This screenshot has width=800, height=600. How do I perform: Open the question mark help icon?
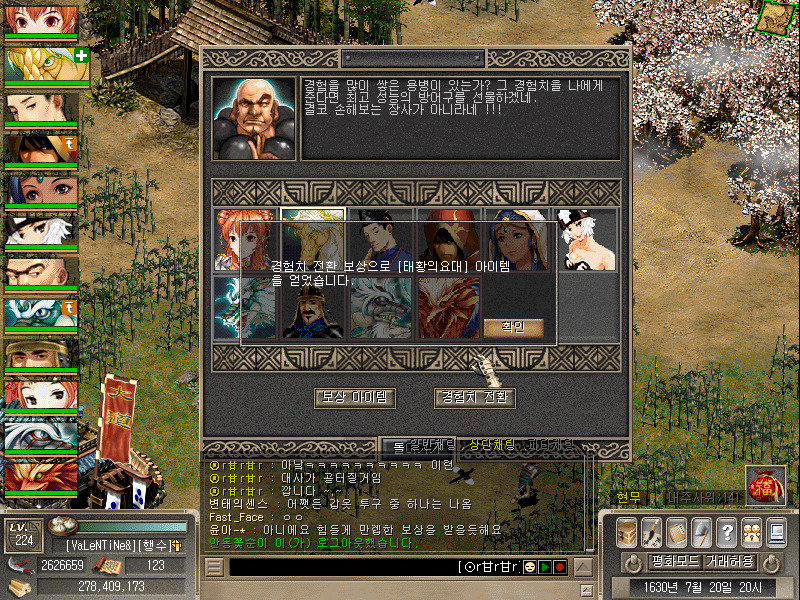click(727, 533)
